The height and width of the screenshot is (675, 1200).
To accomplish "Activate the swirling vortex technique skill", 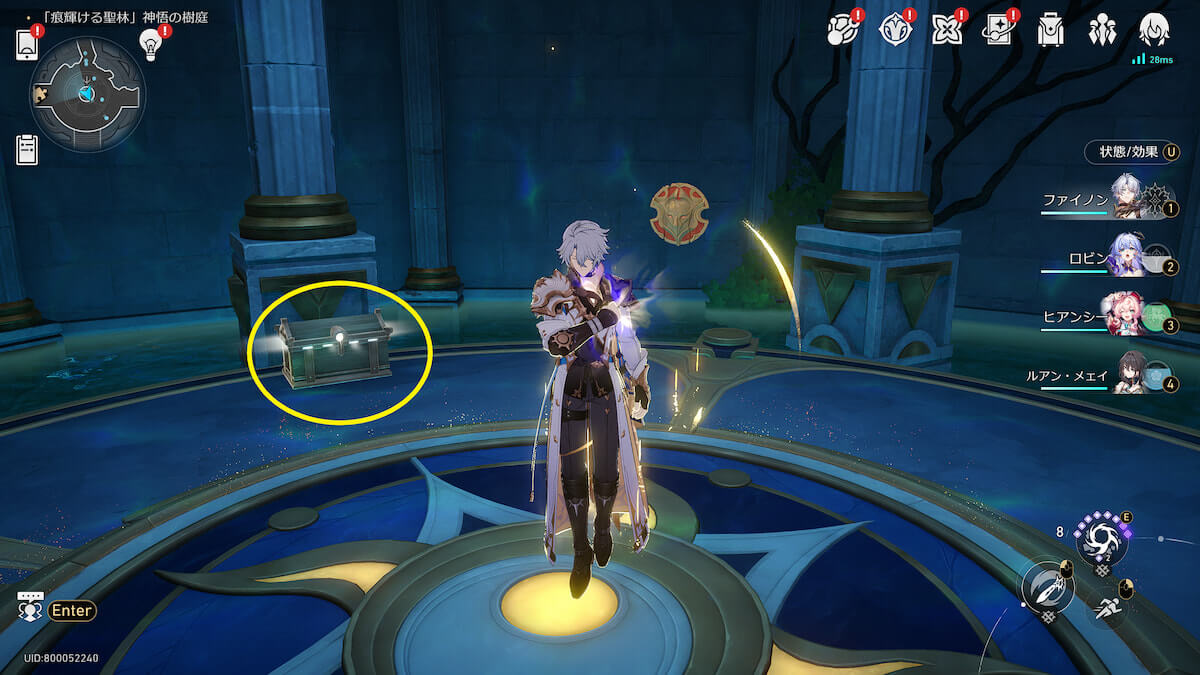I will [x=1101, y=538].
